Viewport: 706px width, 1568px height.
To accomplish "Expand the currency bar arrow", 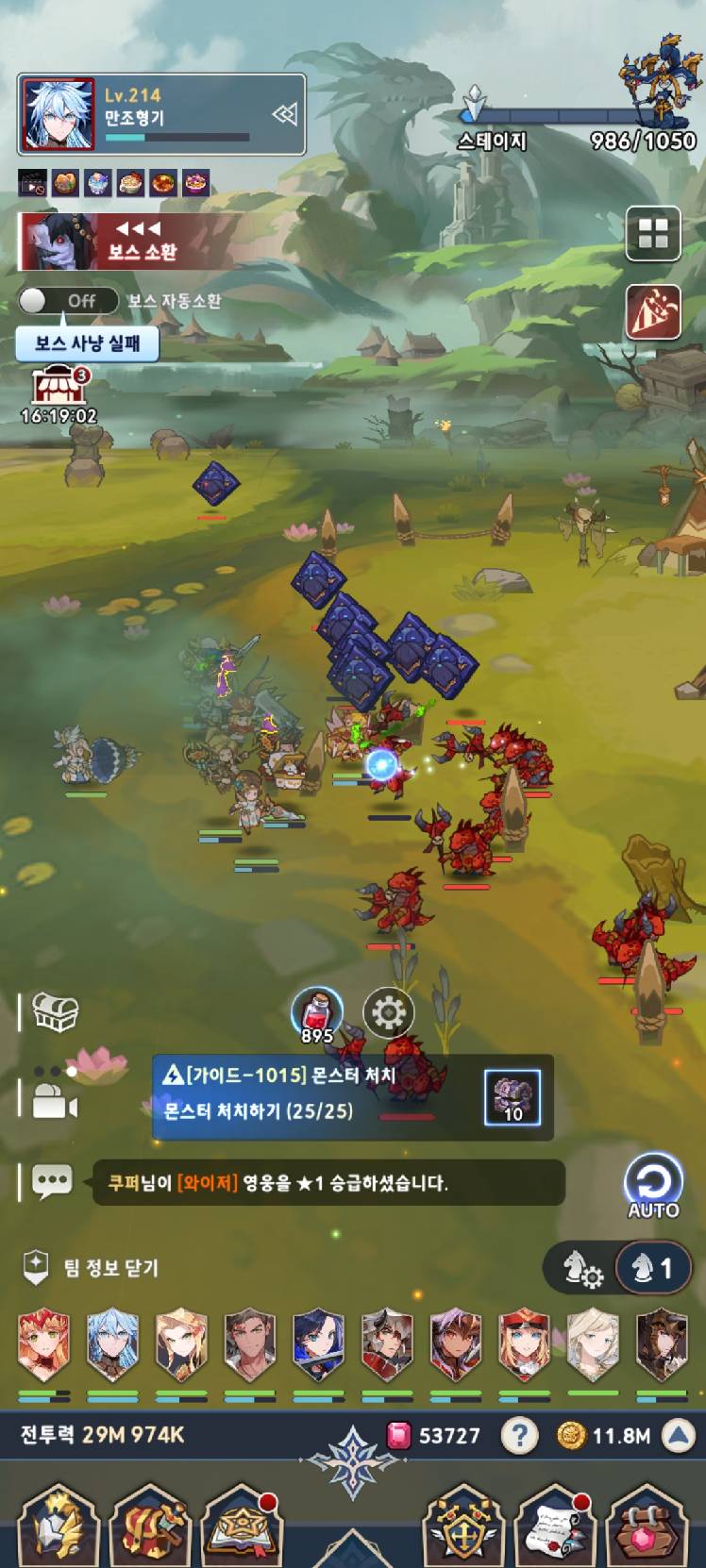I will click(678, 1436).
